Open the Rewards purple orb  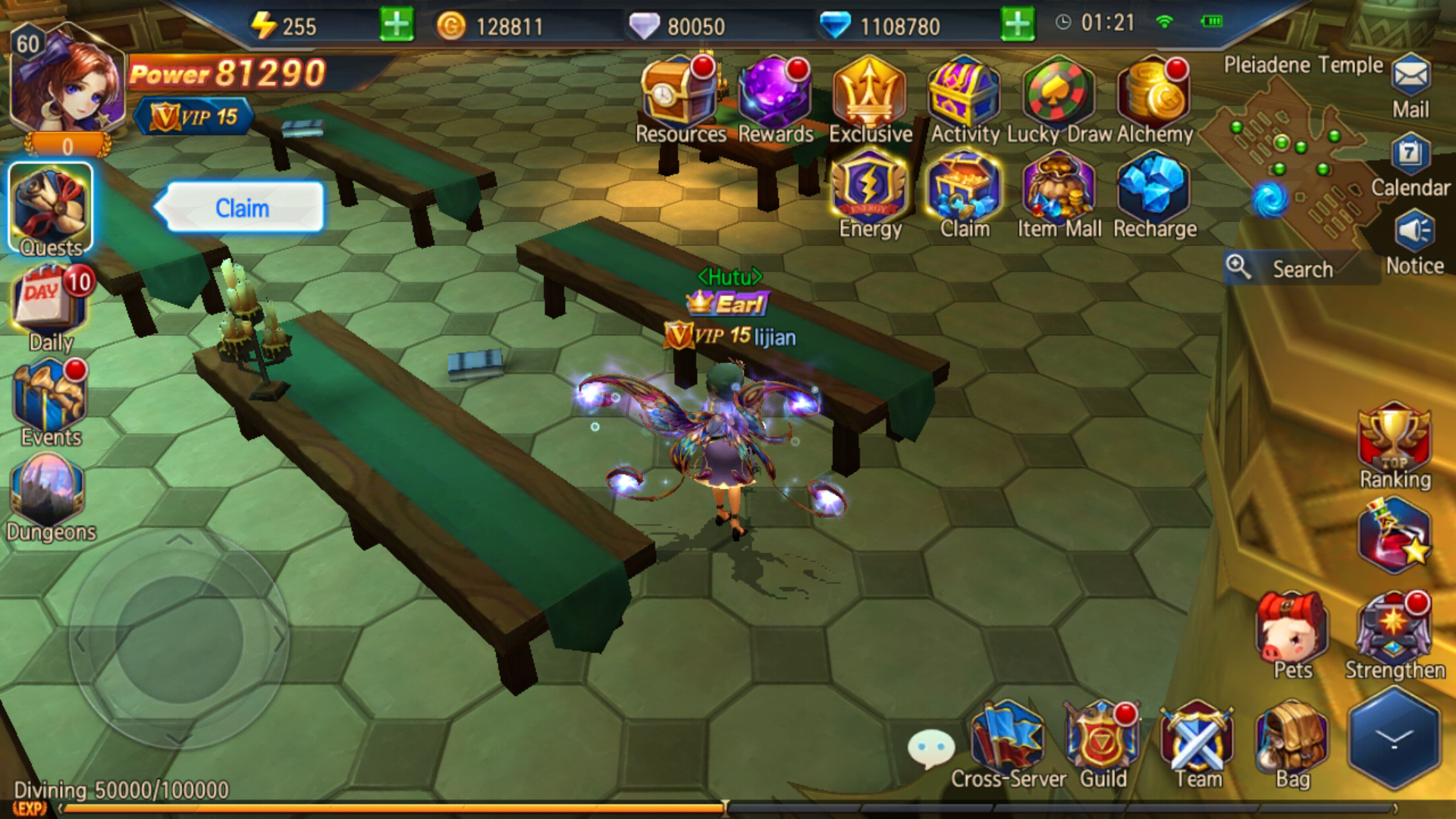[773, 95]
